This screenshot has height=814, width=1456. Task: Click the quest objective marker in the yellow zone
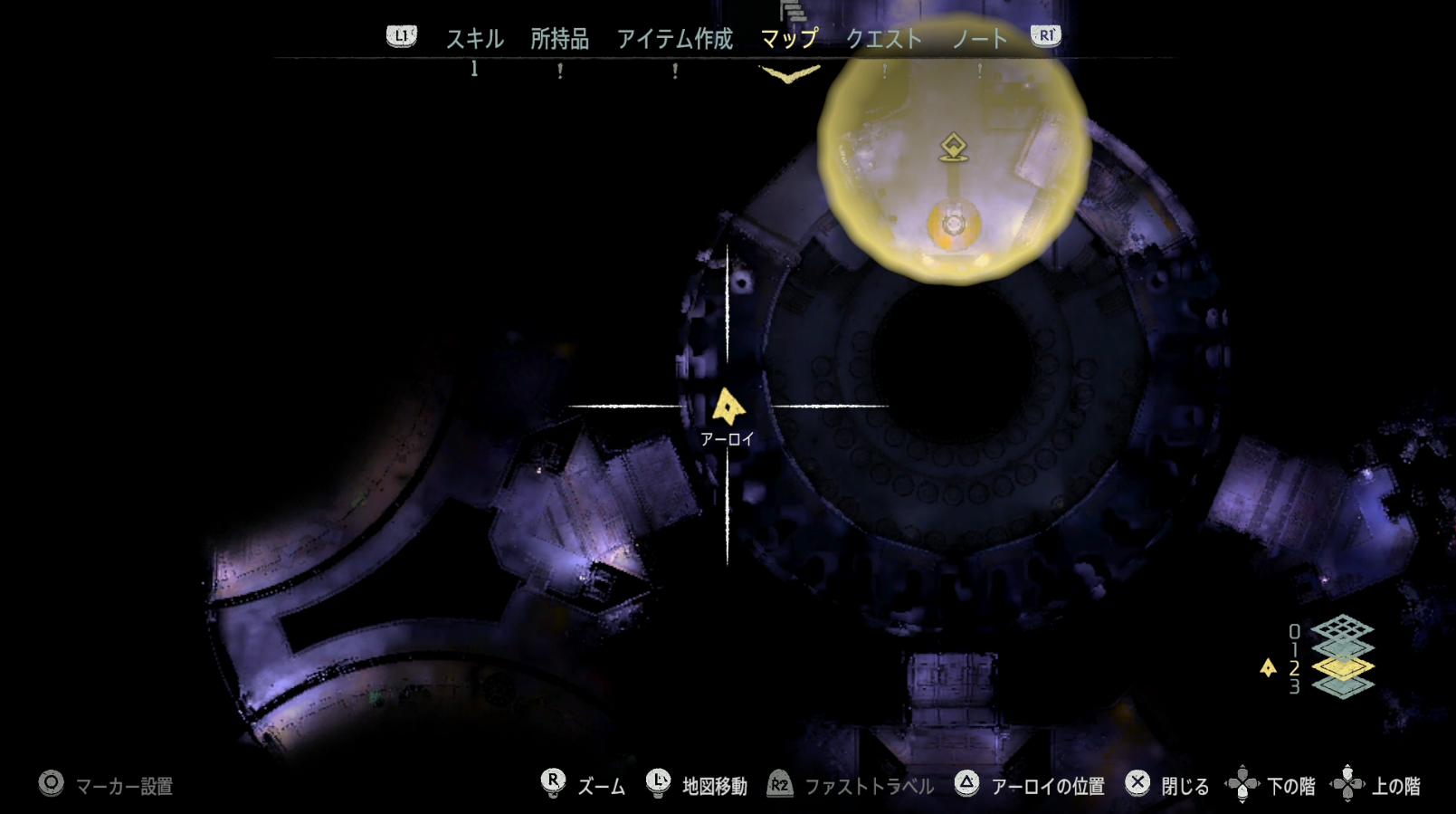click(954, 147)
